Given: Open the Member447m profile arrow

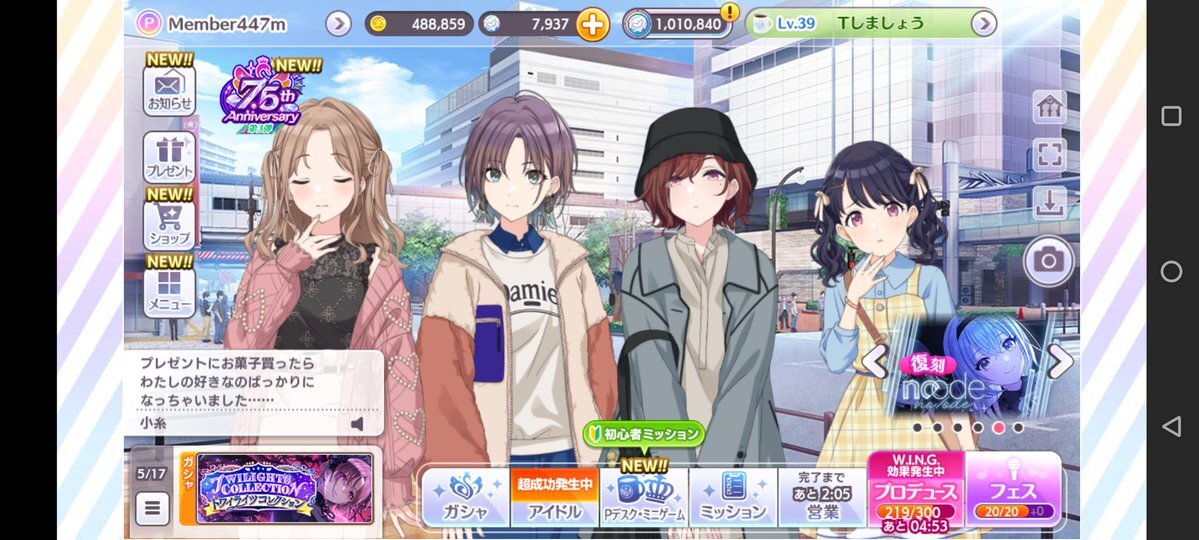Looking at the screenshot, I should [338, 23].
